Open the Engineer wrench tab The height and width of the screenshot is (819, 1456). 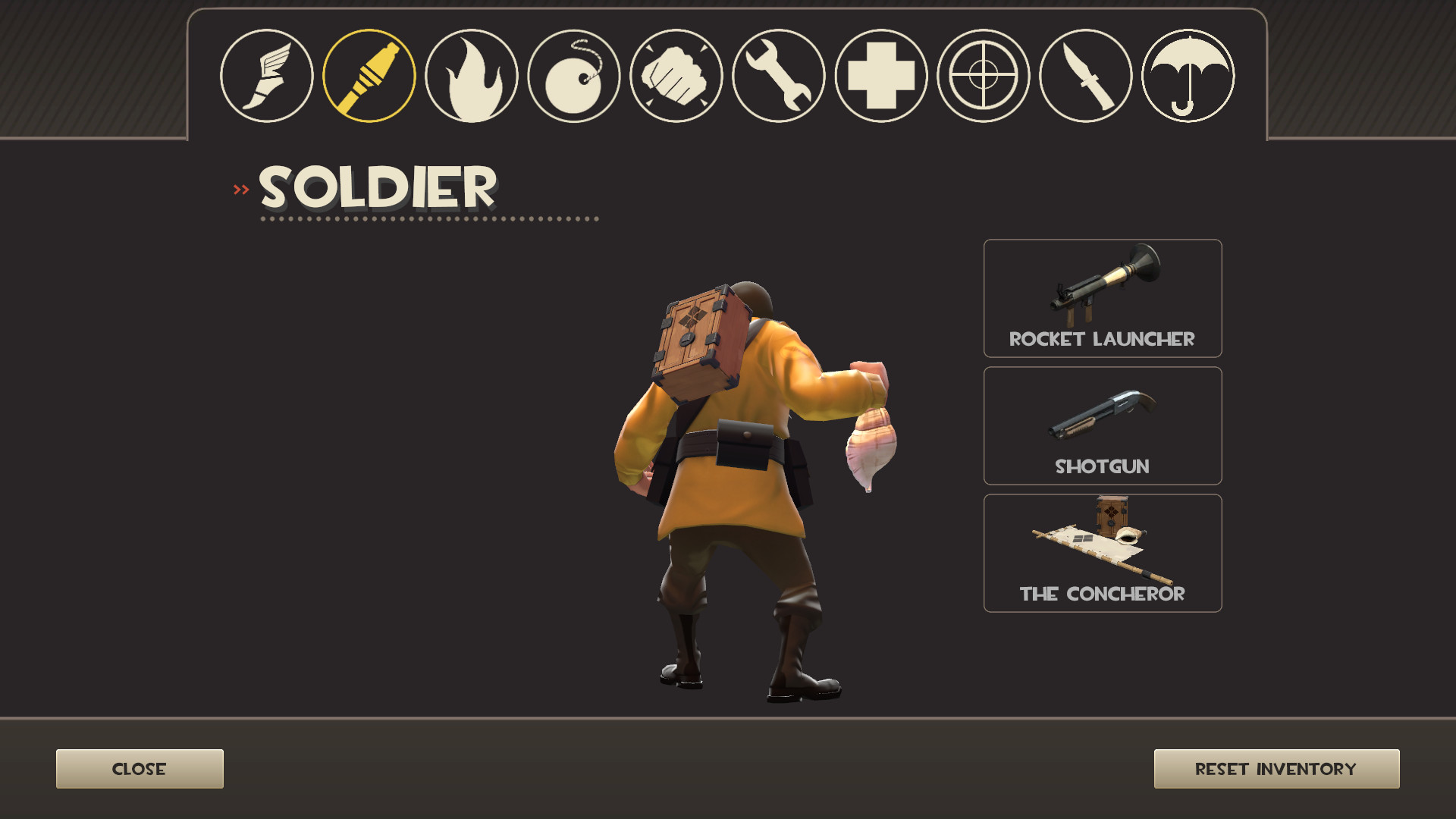coord(777,75)
